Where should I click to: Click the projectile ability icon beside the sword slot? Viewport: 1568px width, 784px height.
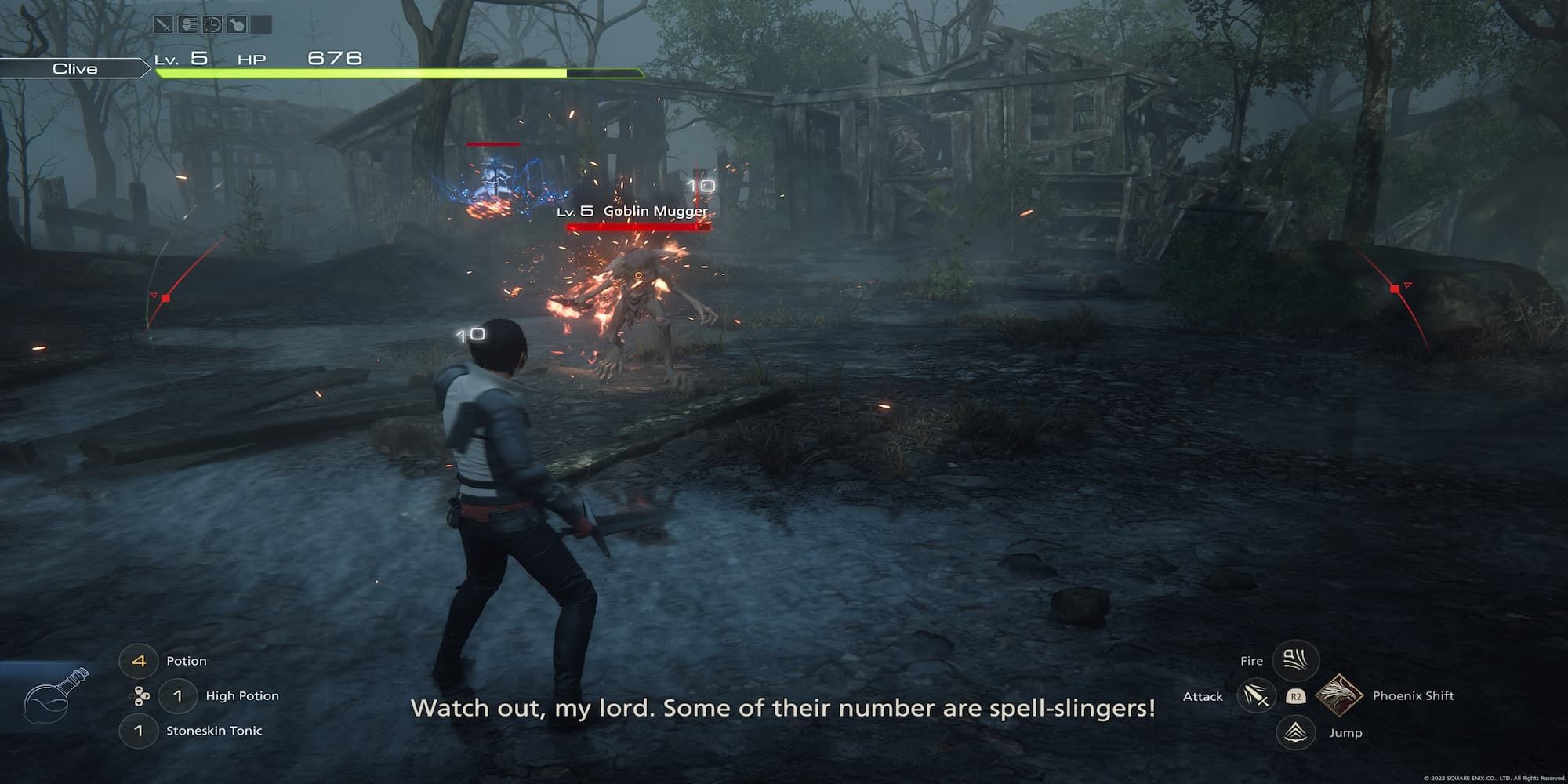pyautogui.click(x=187, y=24)
